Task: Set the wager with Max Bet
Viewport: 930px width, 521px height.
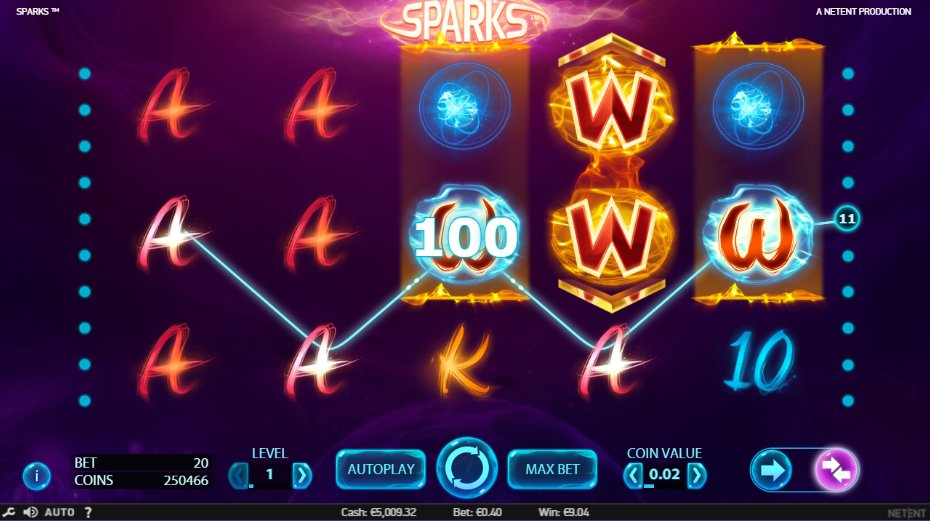Action: click(553, 469)
